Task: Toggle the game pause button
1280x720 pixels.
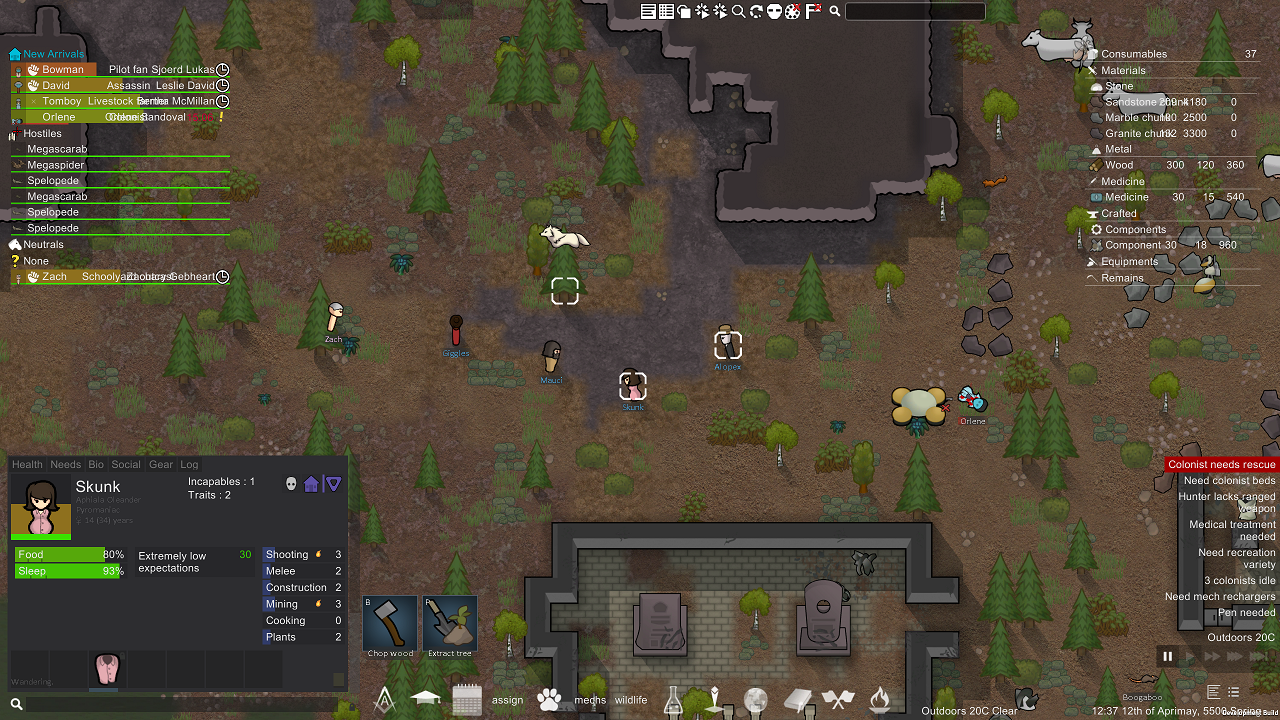Action: 1167,657
